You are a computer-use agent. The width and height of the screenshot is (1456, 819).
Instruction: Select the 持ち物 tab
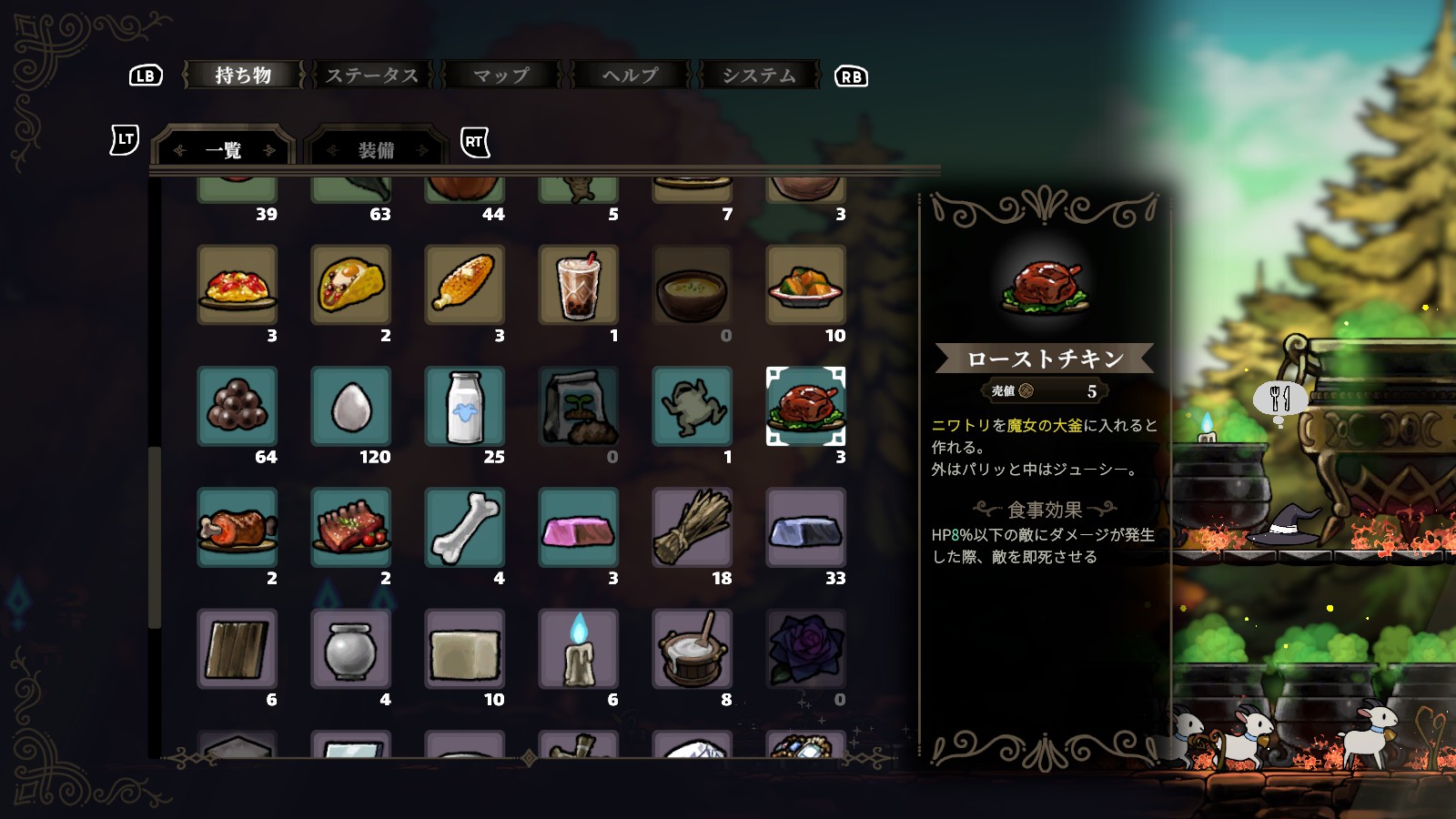[x=243, y=76]
